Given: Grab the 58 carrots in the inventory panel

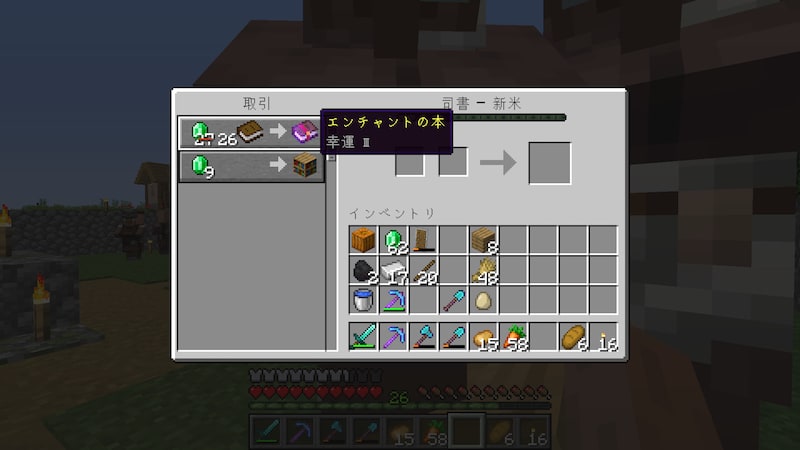Looking at the screenshot, I should [x=513, y=337].
